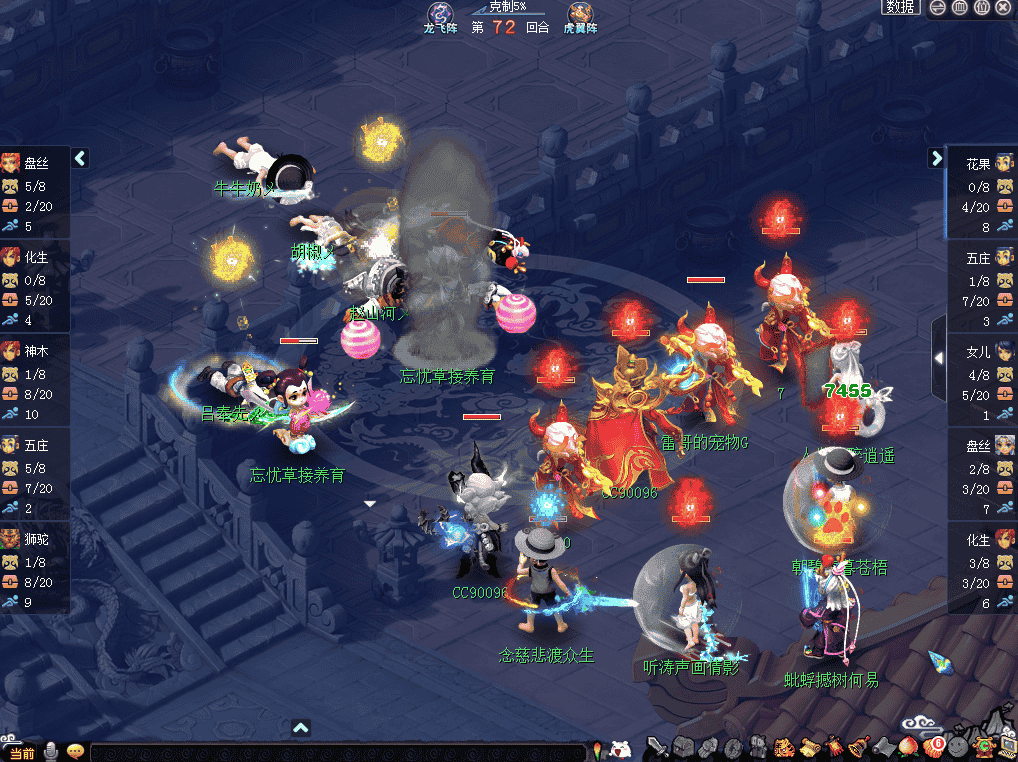Open the 数据 battle data panel
Screen dimensions: 1018x762
pos(900,7)
